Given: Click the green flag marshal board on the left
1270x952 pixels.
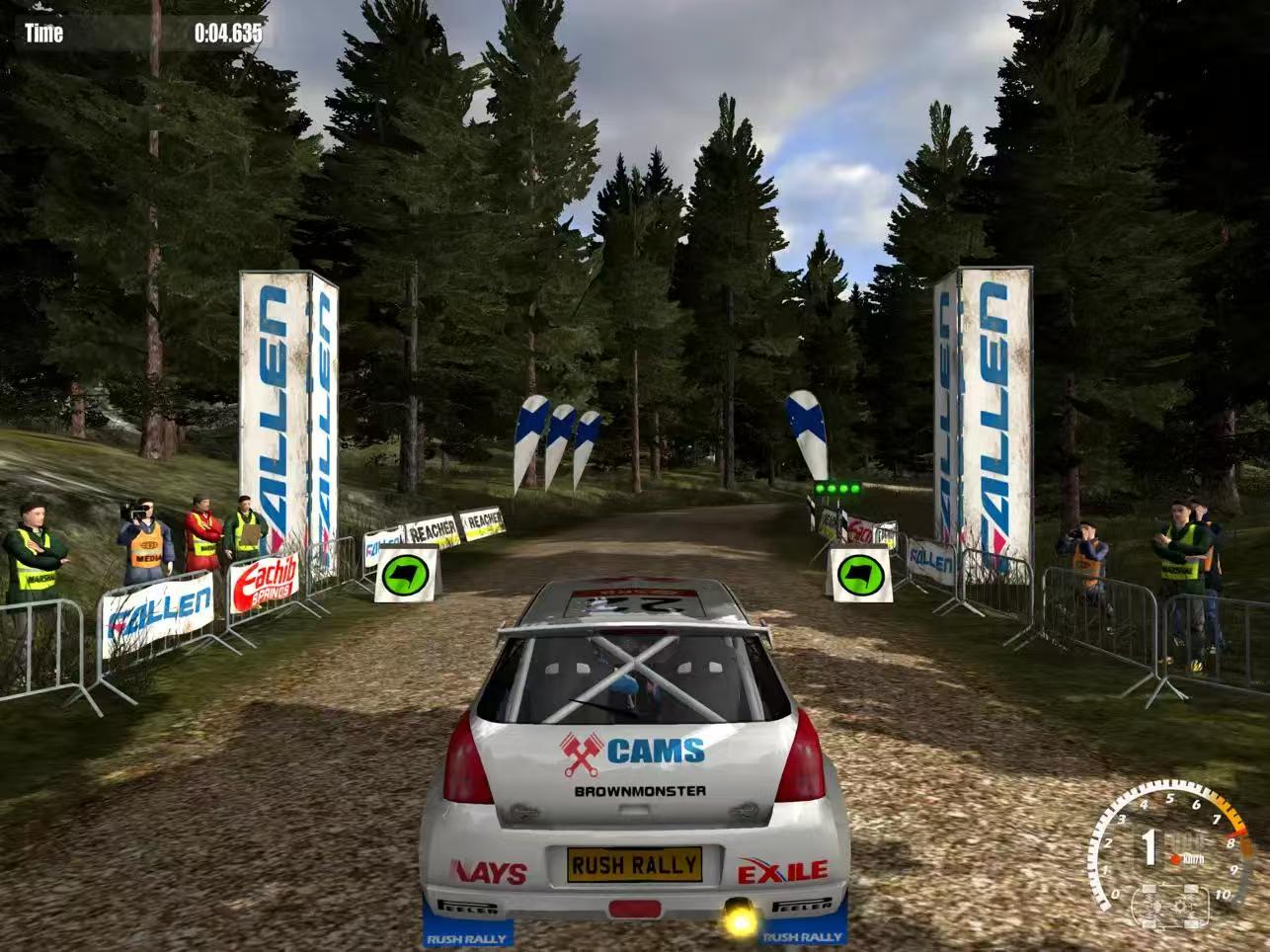Looking at the screenshot, I should click(x=407, y=575).
